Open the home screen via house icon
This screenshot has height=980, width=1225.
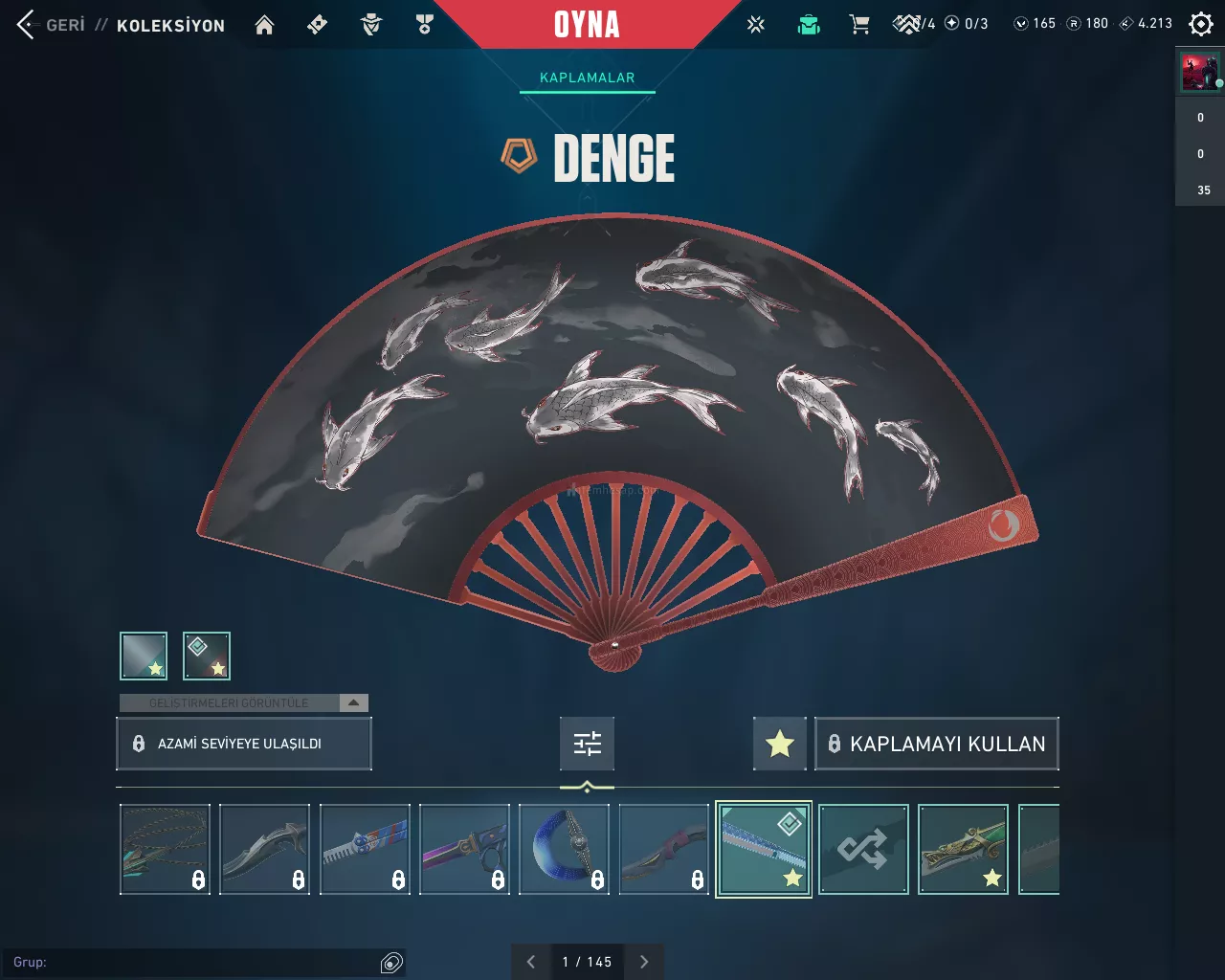click(264, 25)
